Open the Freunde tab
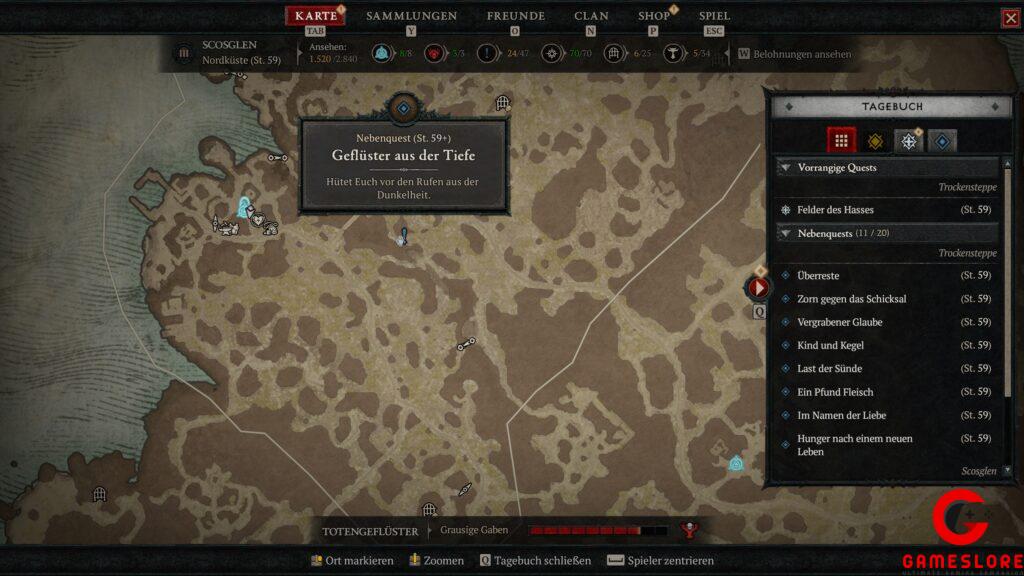 tap(515, 16)
